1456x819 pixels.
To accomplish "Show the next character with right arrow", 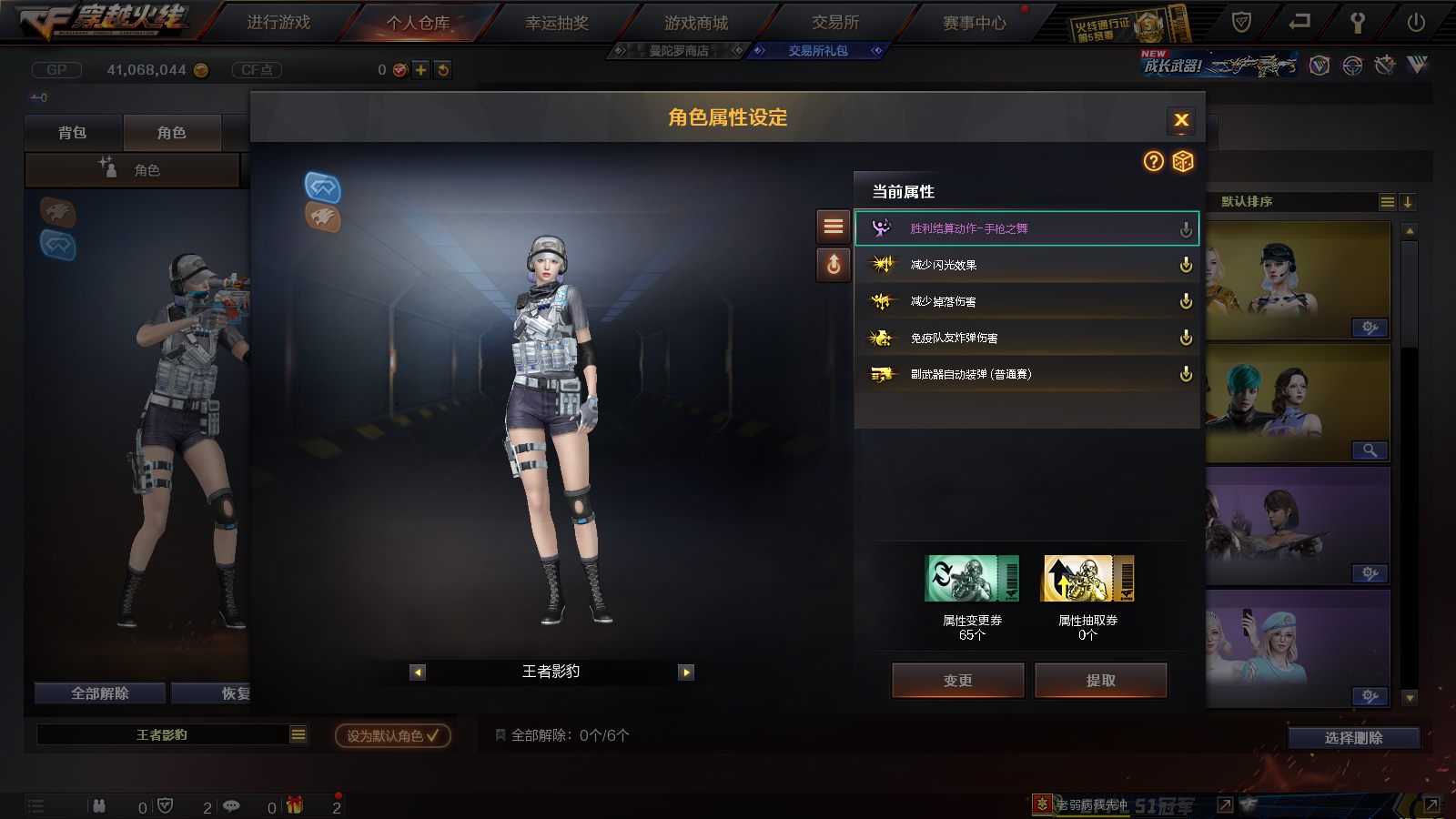I will coord(686,672).
